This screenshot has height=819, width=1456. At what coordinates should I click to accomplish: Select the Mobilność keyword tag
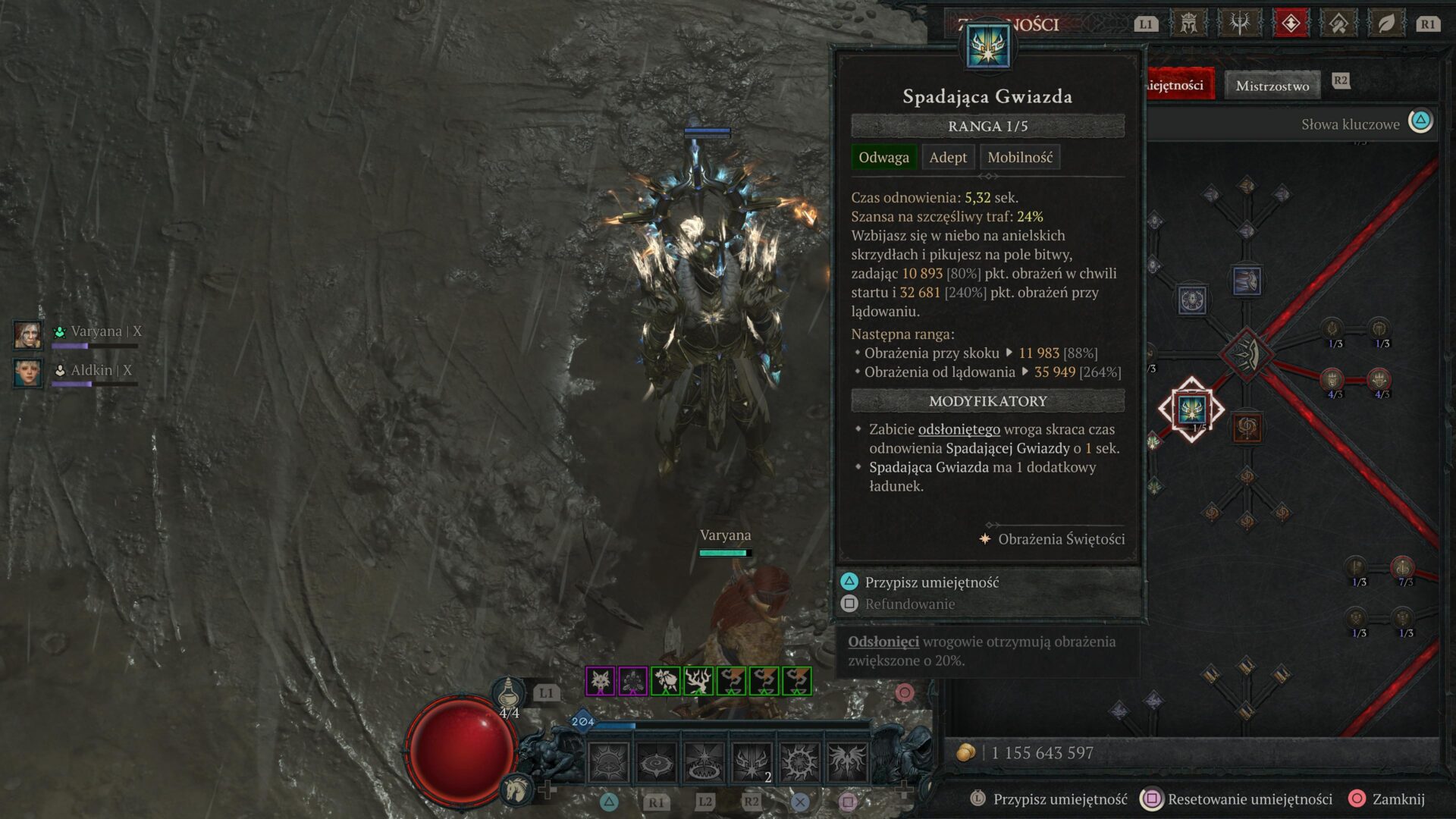[x=1019, y=158]
